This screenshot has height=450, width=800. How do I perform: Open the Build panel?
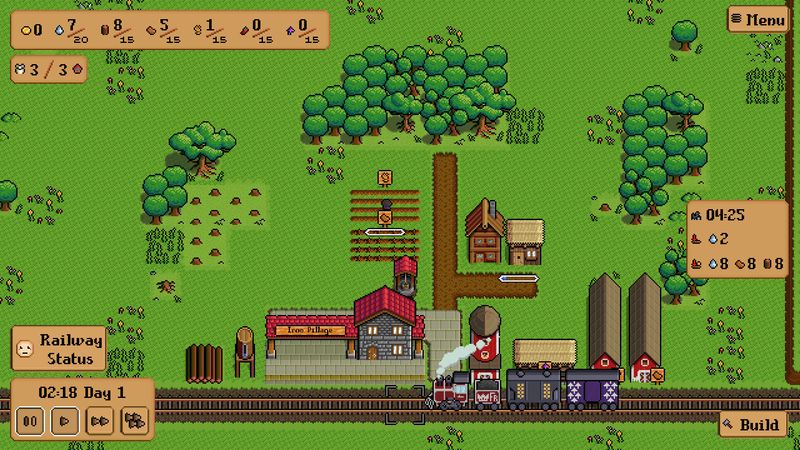pyautogui.click(x=751, y=425)
